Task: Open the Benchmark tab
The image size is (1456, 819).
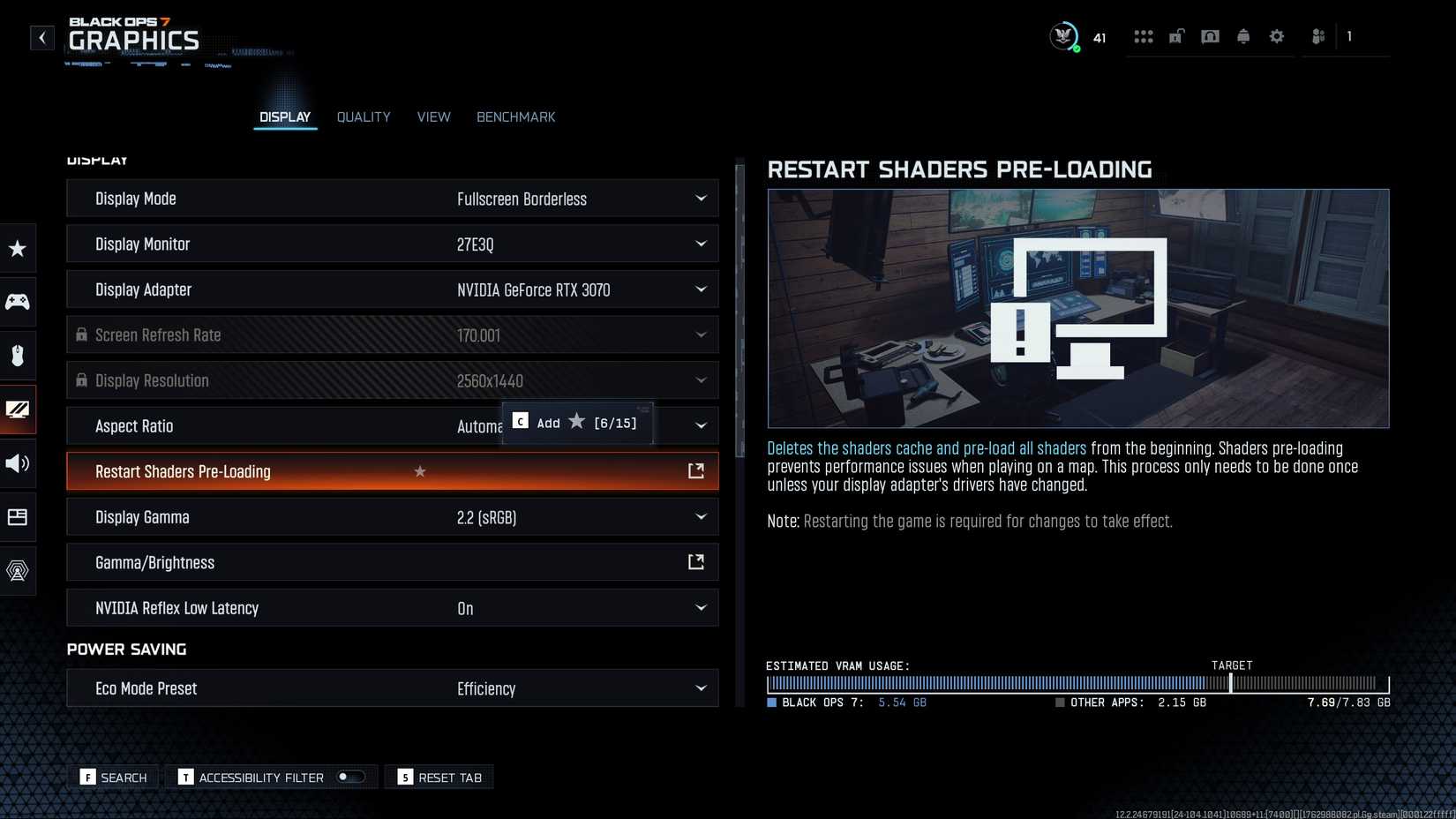Action: (515, 116)
